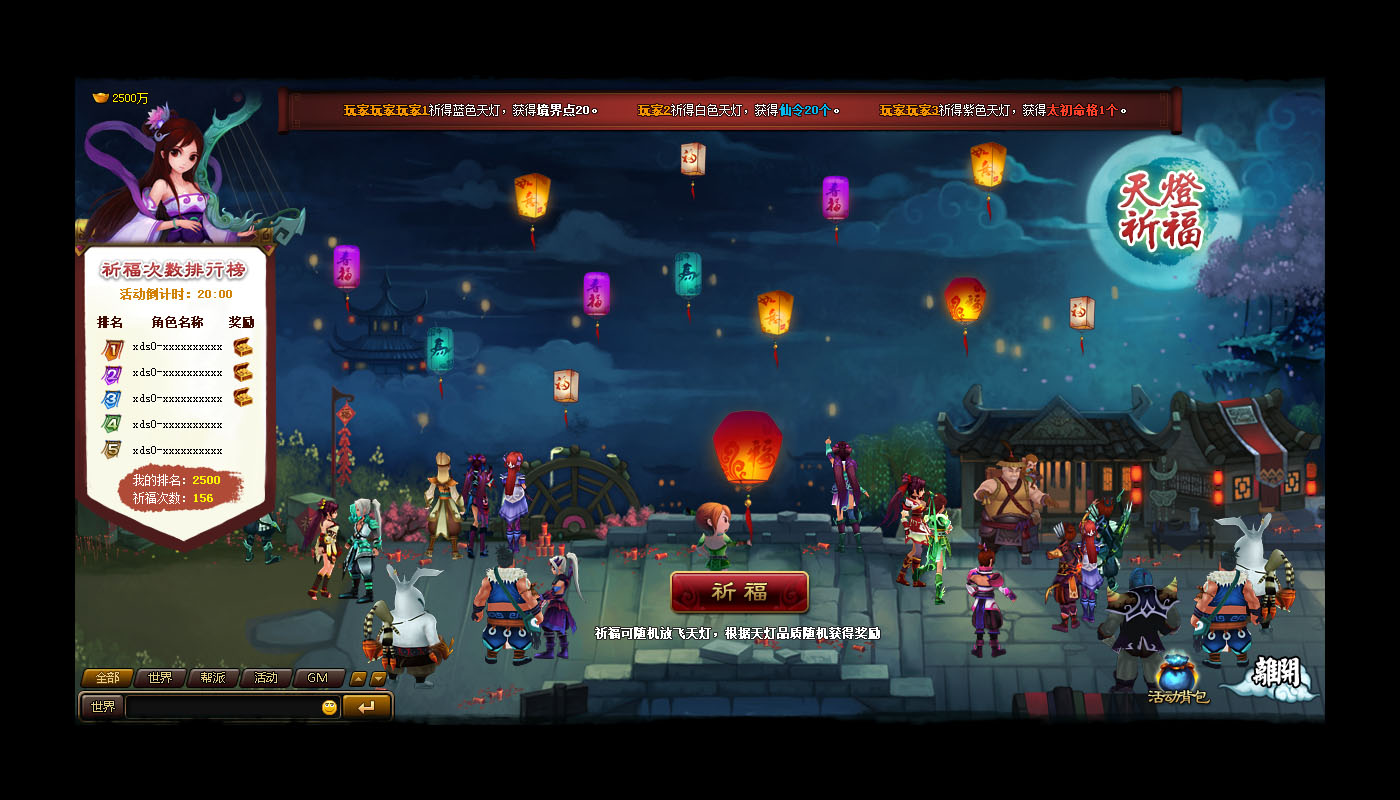Select the rank 5 player row
1400x800 pixels.
pos(177,450)
